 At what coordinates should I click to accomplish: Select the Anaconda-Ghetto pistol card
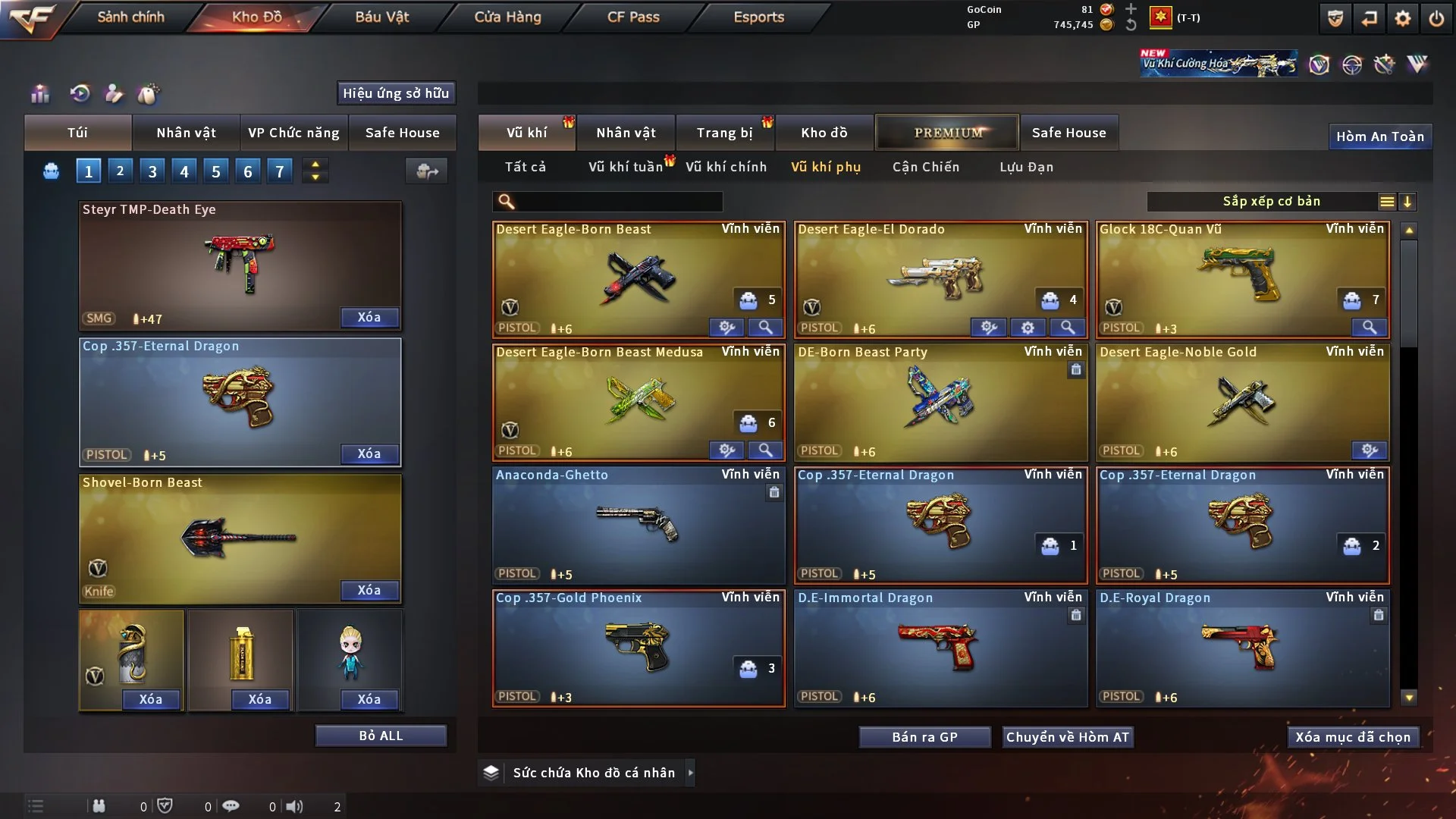pos(638,525)
